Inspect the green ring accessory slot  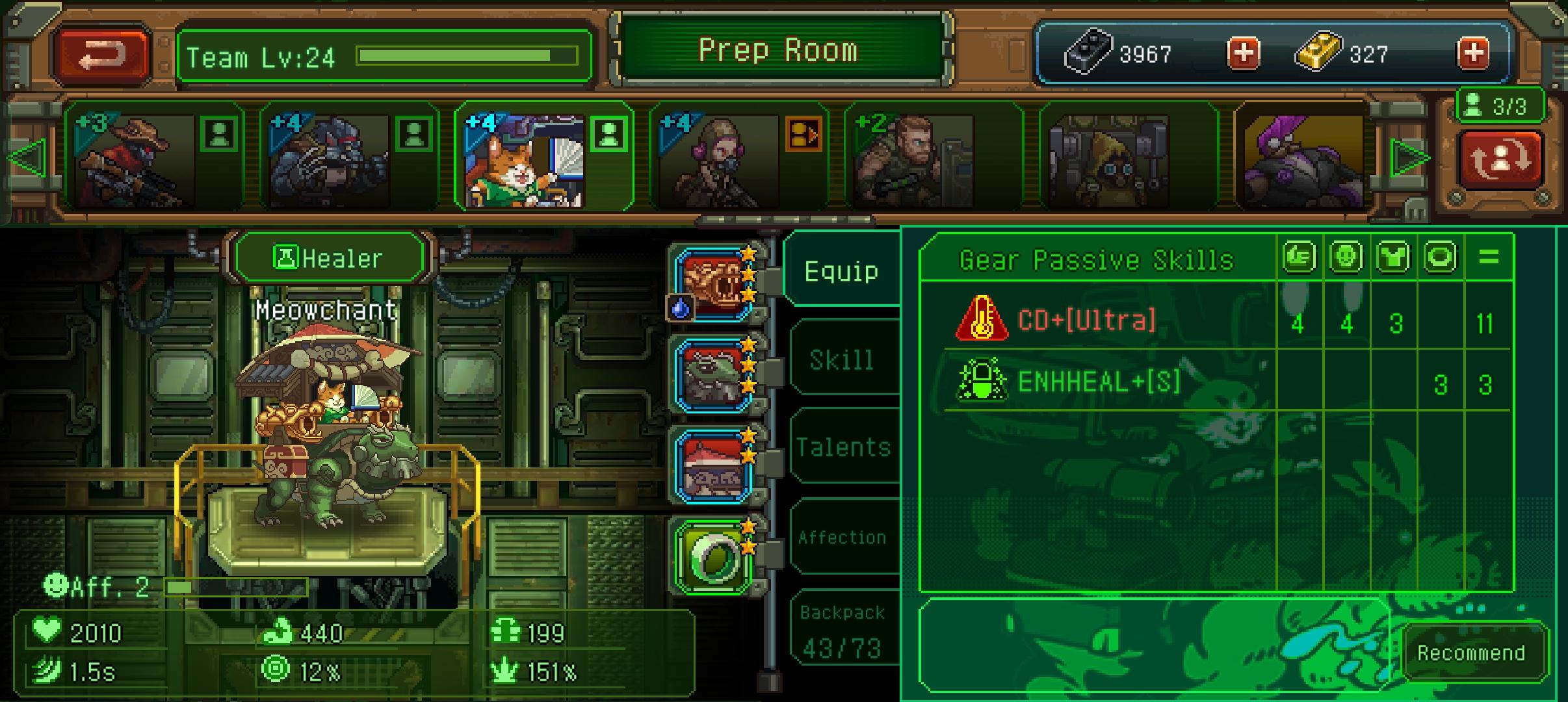pos(714,557)
